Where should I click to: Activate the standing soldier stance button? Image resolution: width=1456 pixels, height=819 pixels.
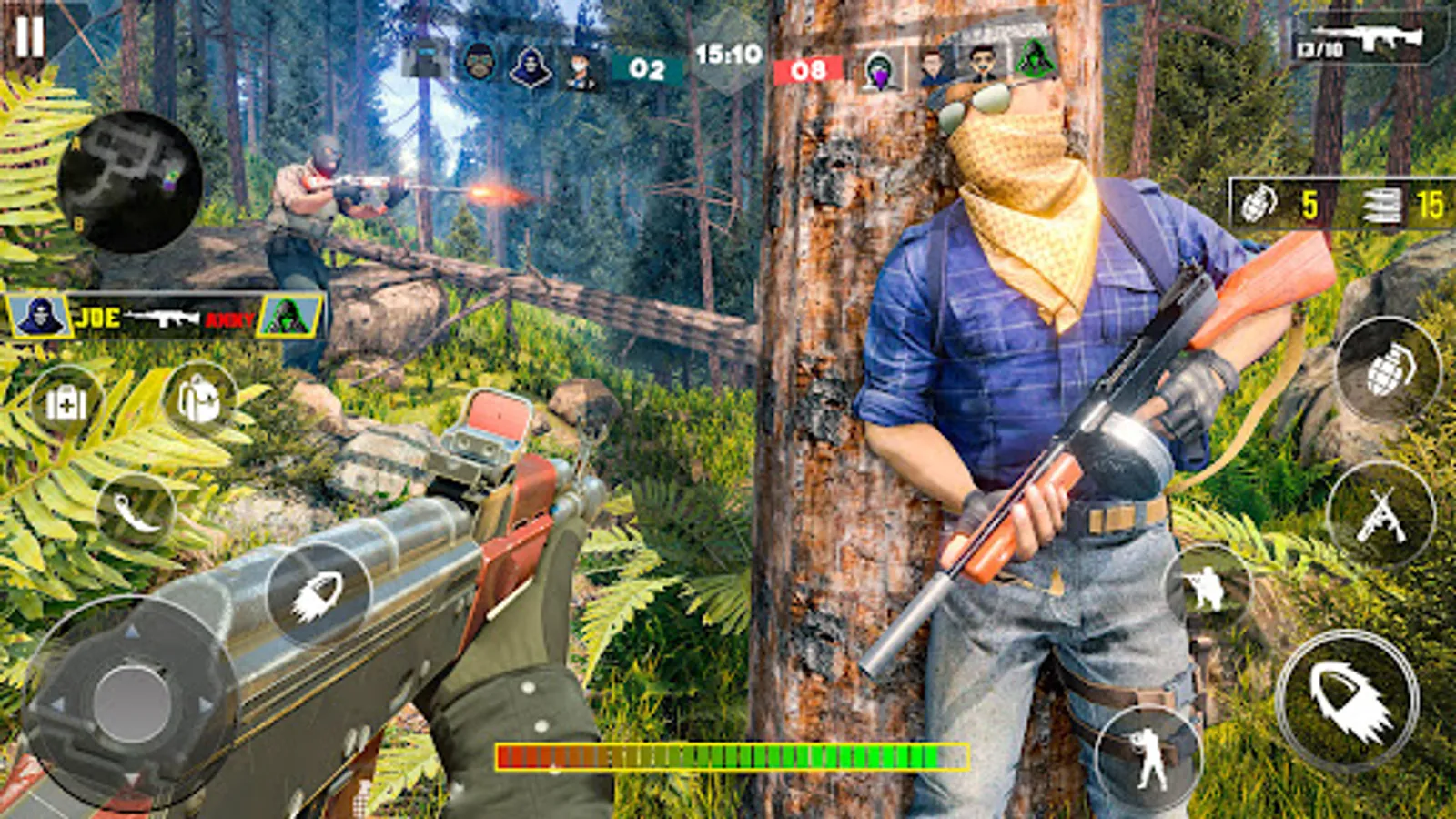pos(1148,755)
